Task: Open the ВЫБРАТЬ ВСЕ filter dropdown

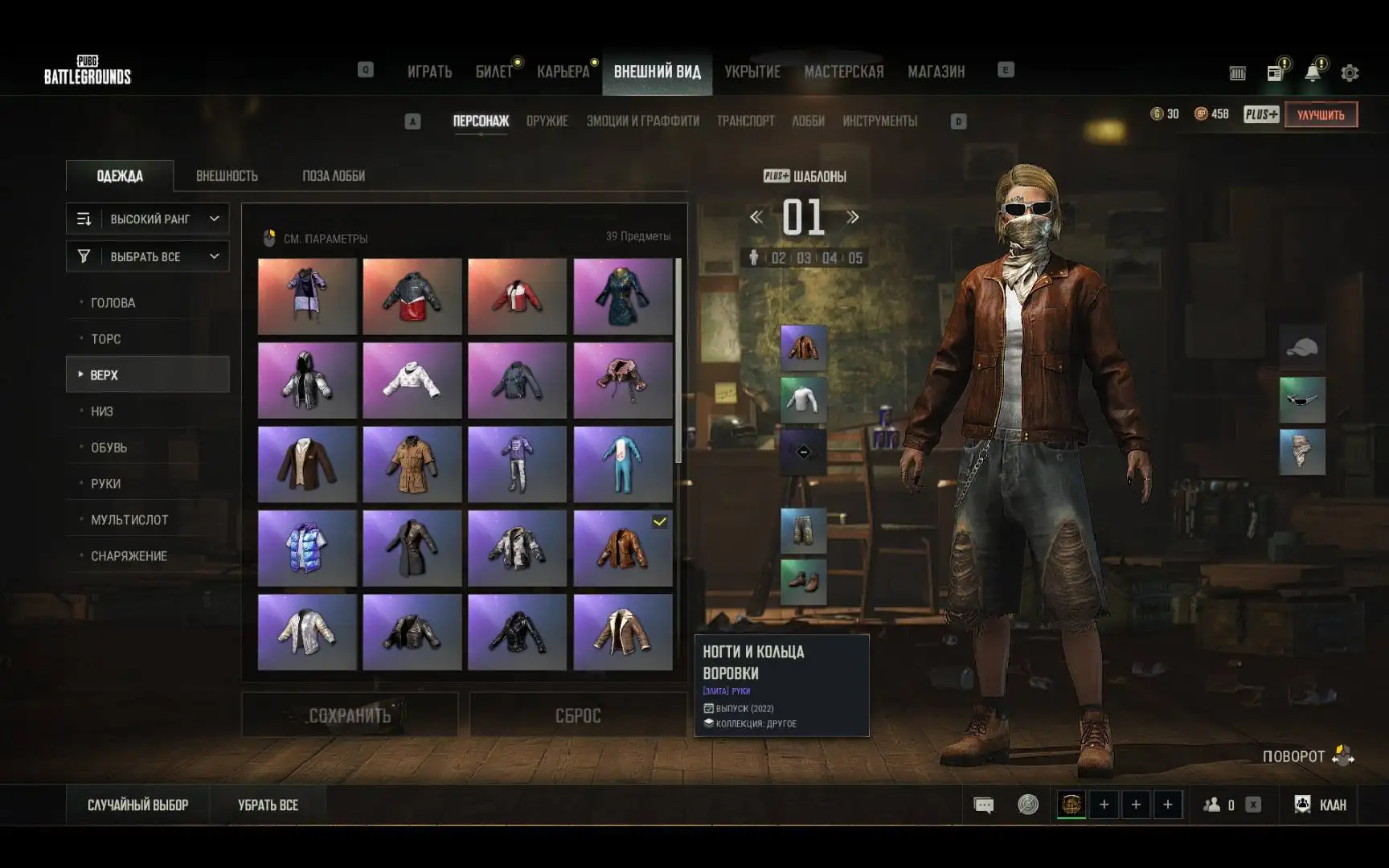Action: 148,256
